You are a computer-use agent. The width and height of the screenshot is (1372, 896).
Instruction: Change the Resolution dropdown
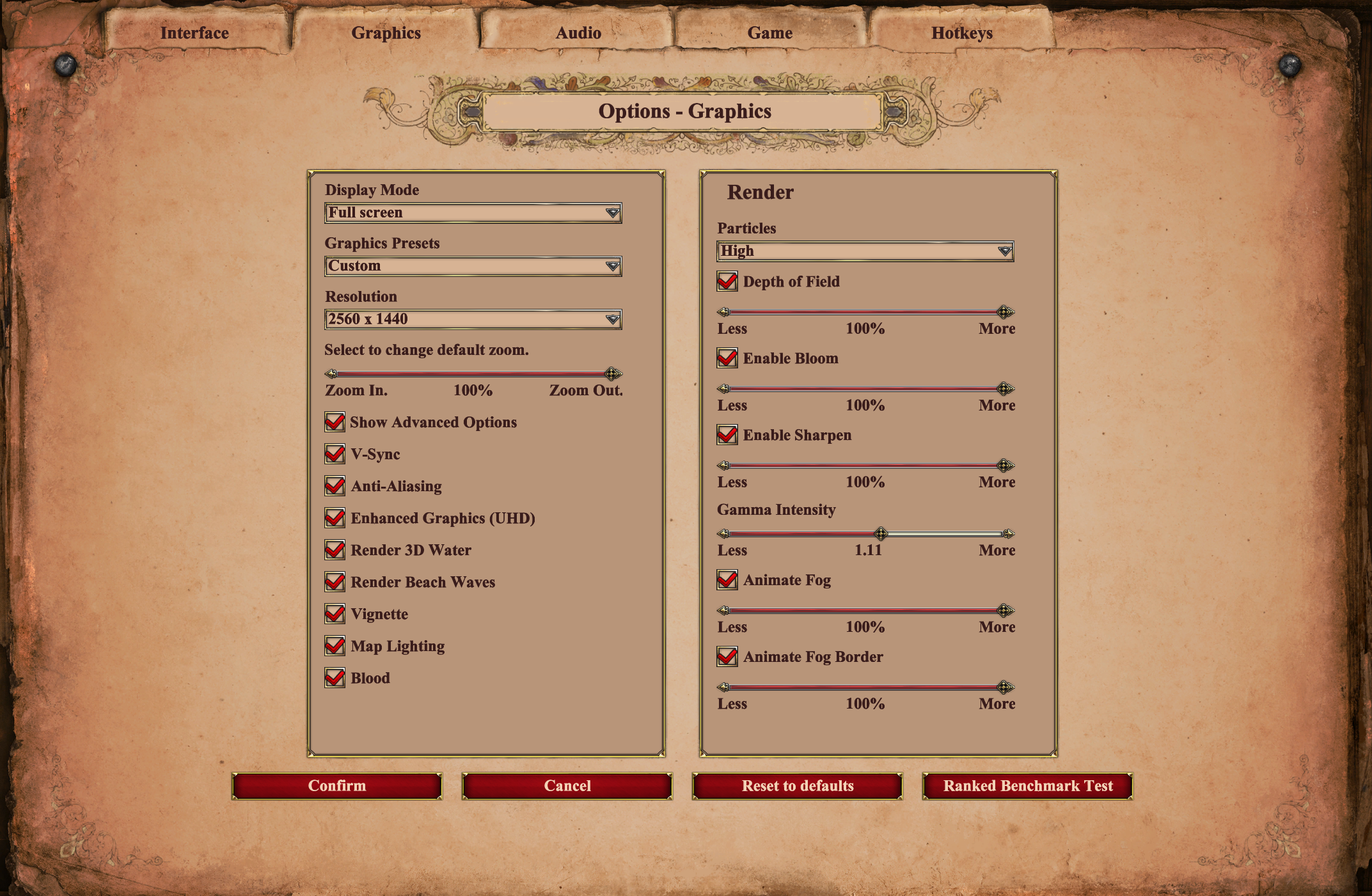tap(473, 319)
